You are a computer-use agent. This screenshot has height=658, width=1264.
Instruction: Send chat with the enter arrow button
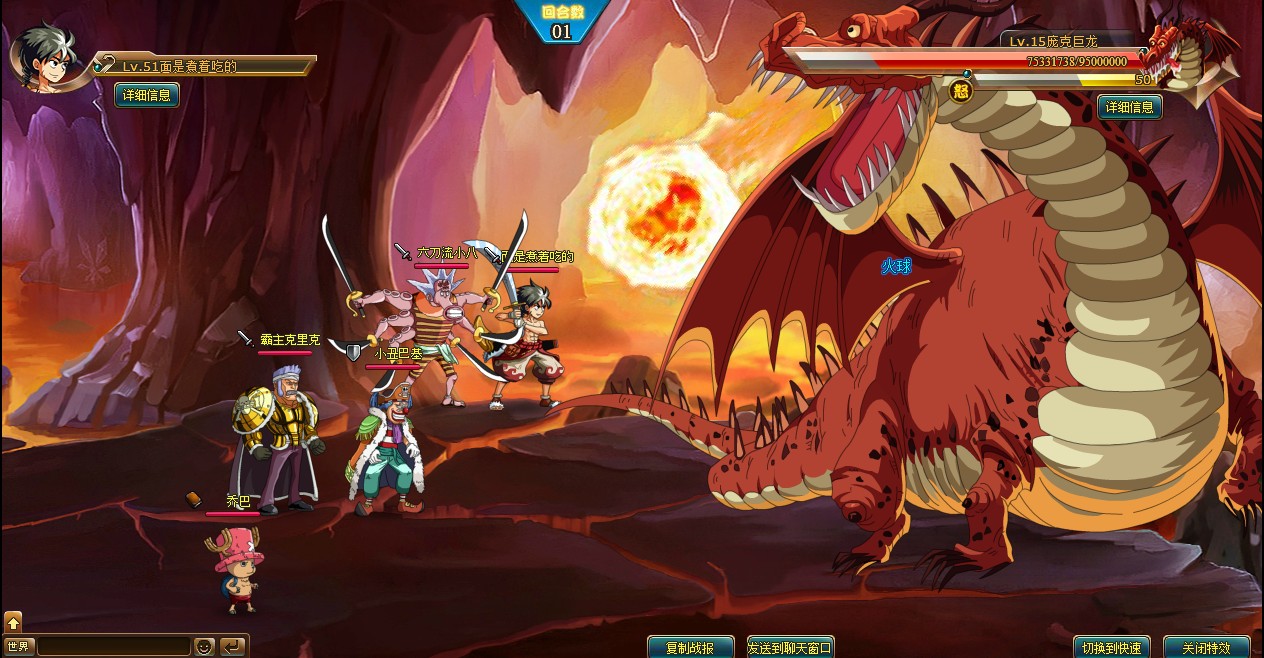pos(232,647)
